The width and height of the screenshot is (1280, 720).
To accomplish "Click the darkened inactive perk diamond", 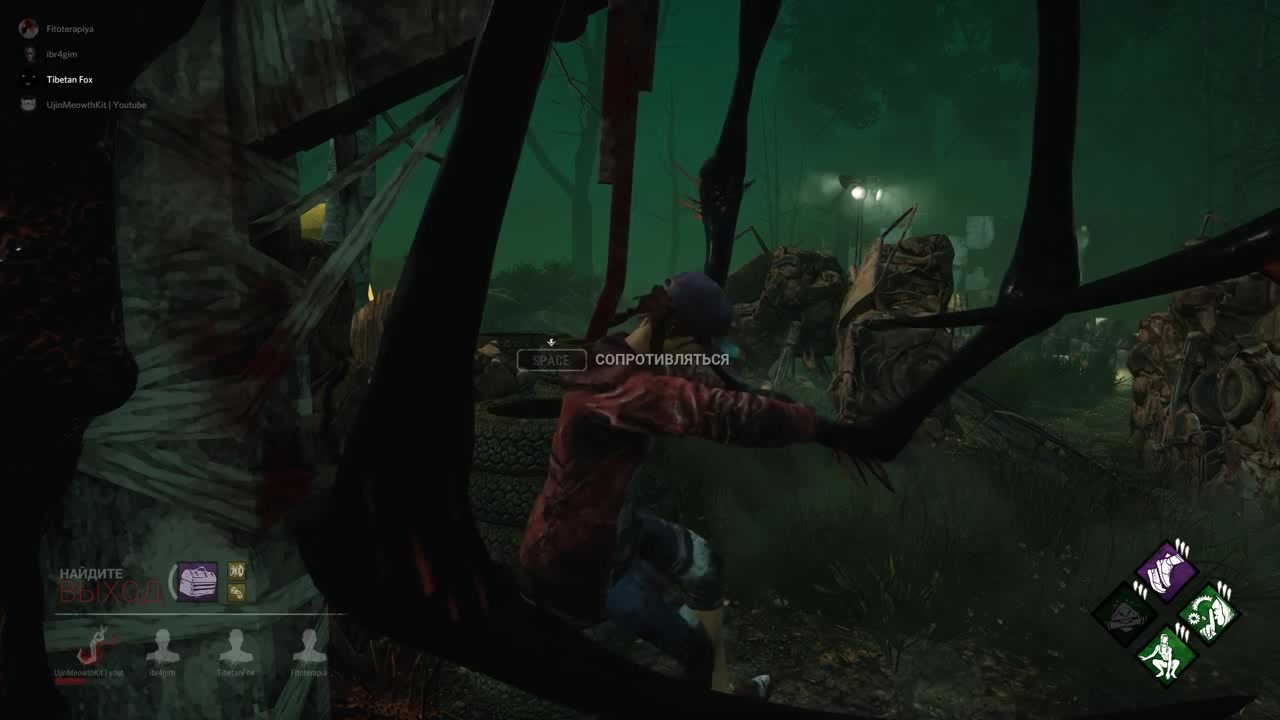I will click(x=1124, y=613).
